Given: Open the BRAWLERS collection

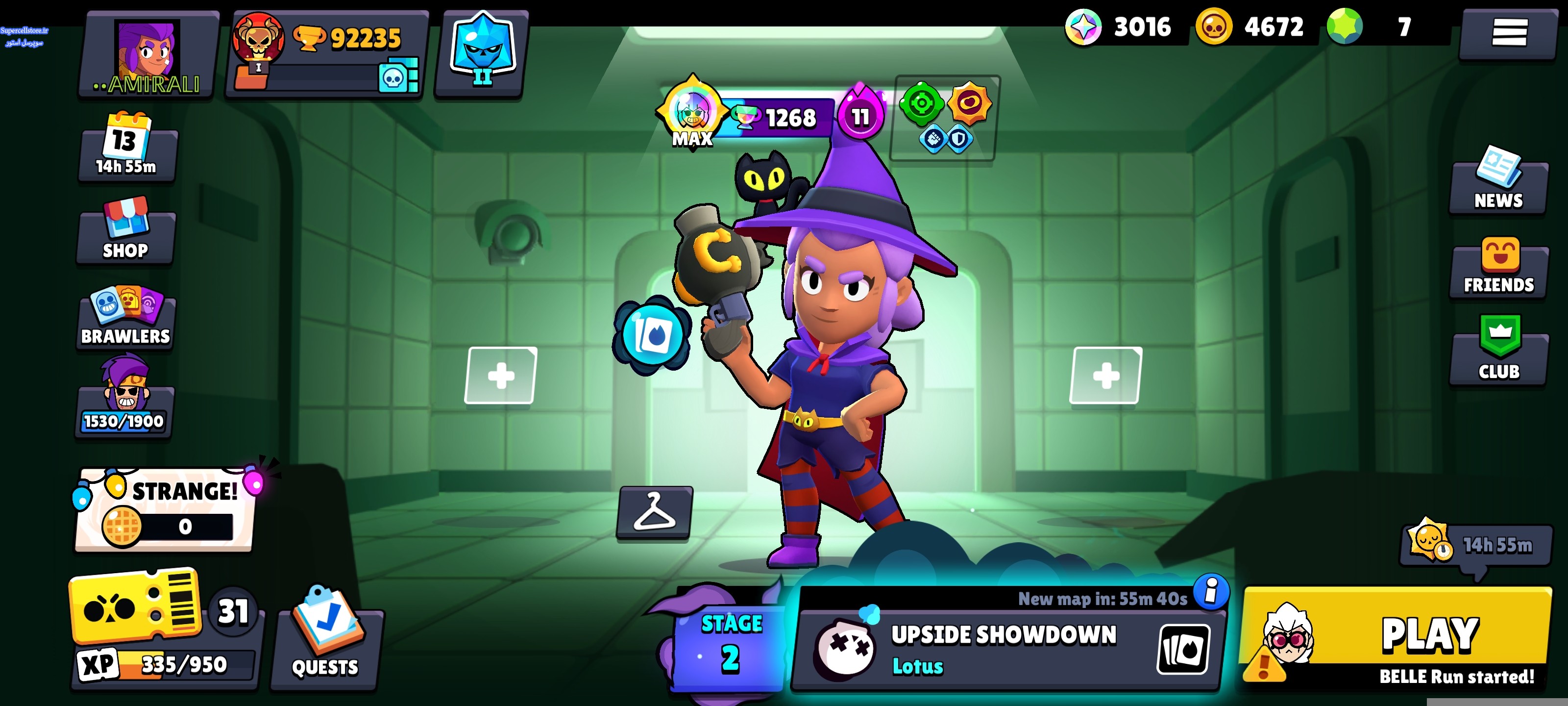Looking at the screenshot, I should click(x=126, y=317).
